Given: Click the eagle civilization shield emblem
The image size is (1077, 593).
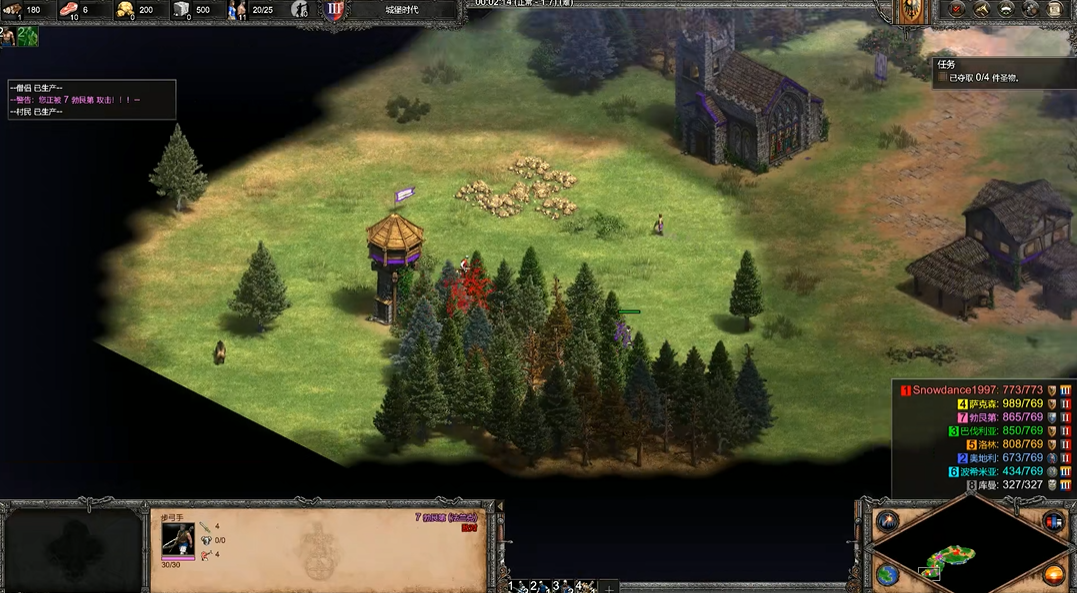Looking at the screenshot, I should [910, 11].
